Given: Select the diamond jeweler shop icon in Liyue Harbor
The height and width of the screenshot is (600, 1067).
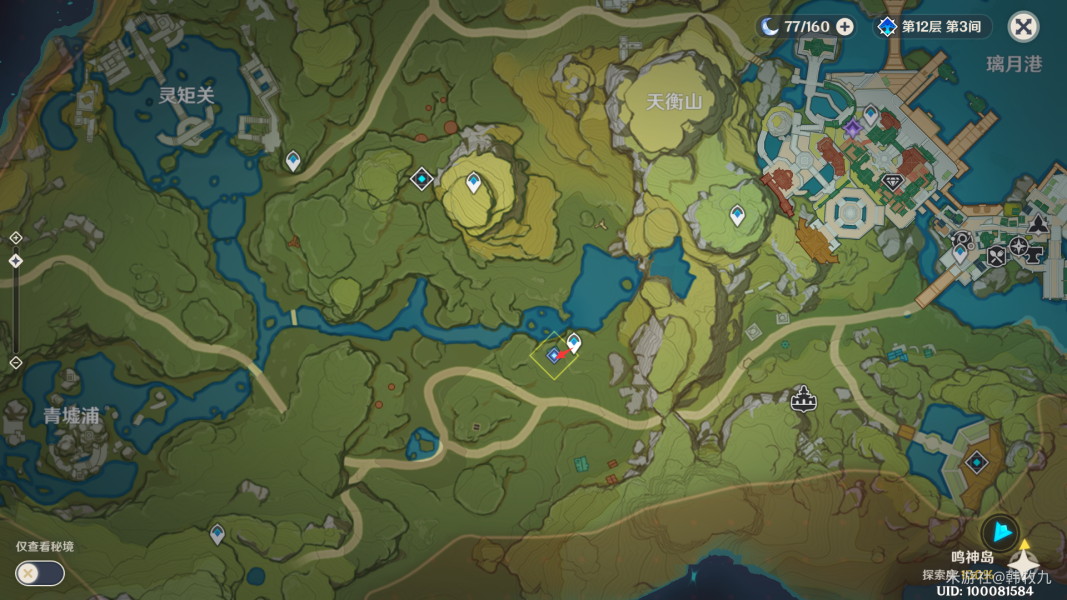Looking at the screenshot, I should (893, 182).
